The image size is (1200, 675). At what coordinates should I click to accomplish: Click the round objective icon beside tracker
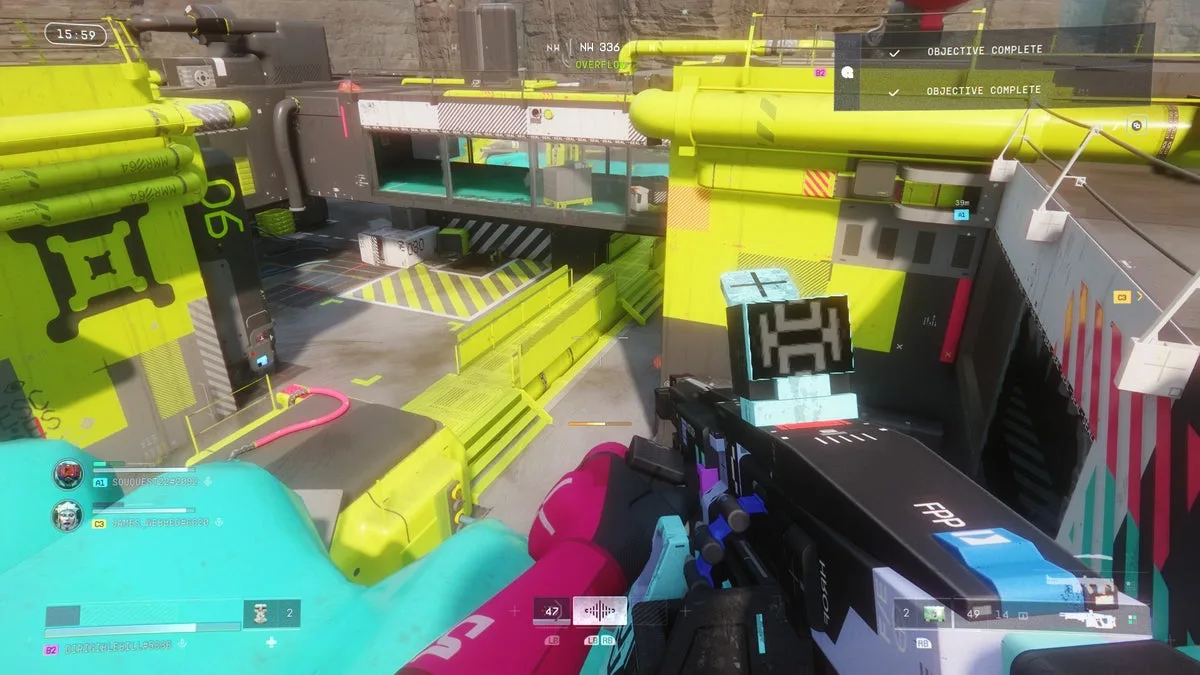847,72
